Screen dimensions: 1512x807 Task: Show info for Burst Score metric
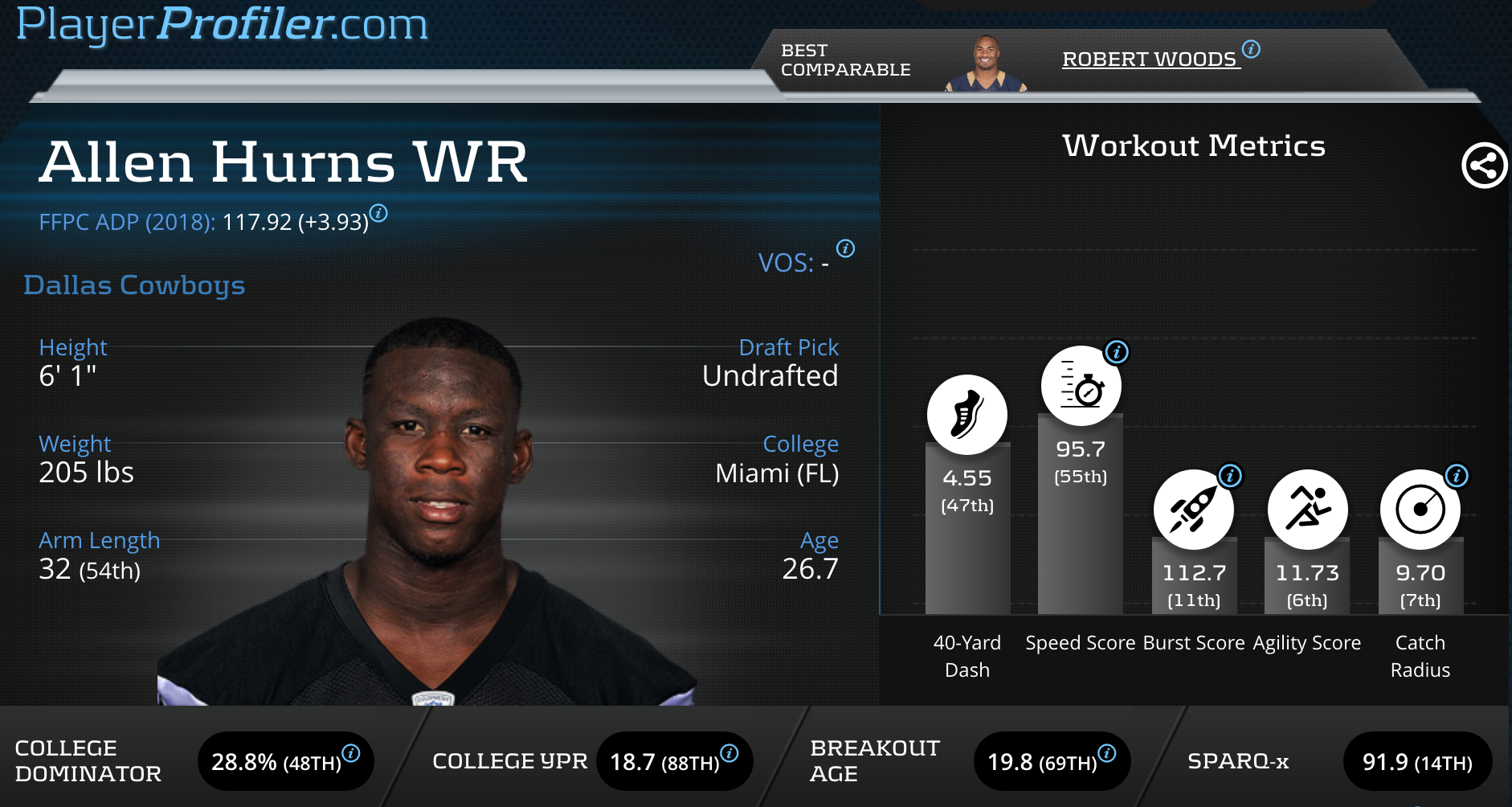[x=1230, y=476]
